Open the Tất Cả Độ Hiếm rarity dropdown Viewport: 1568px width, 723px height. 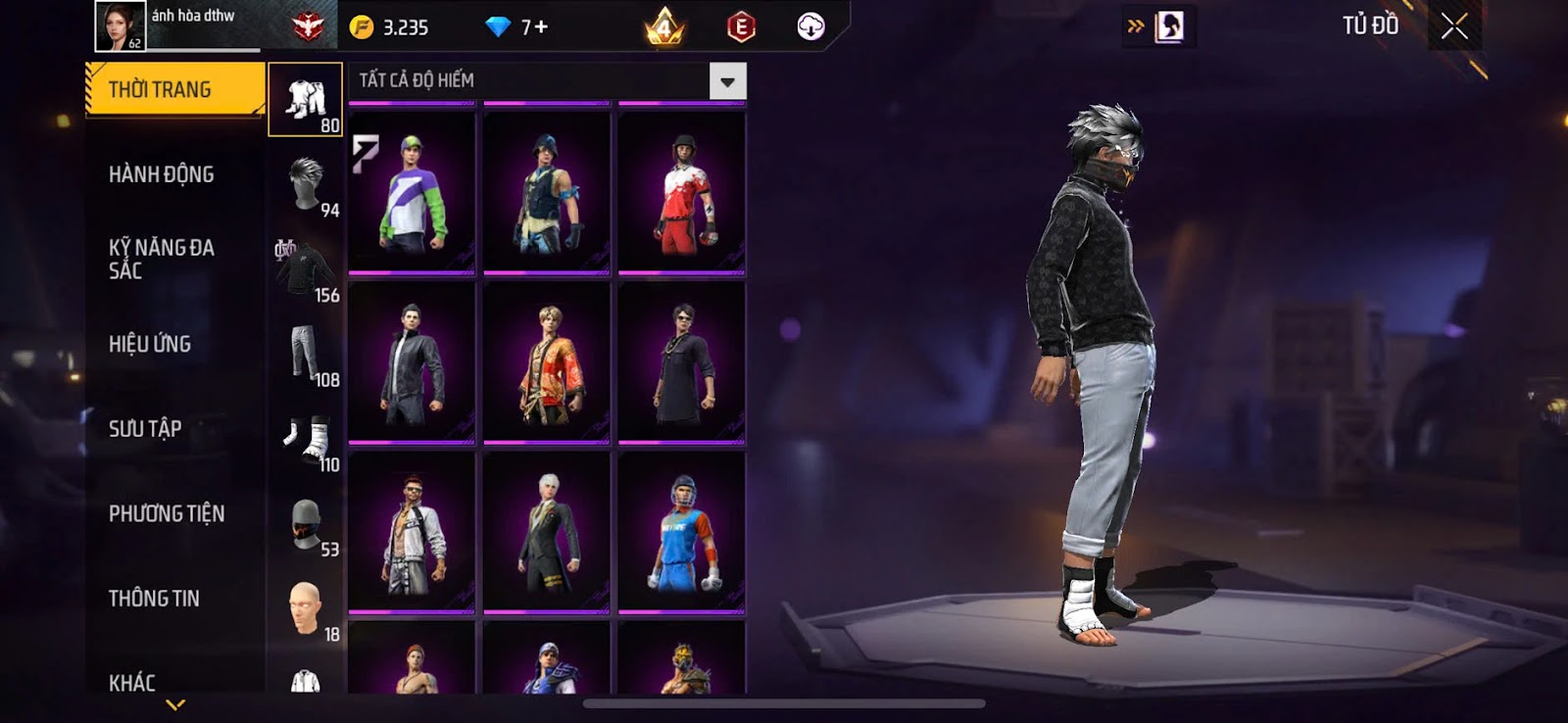click(727, 81)
